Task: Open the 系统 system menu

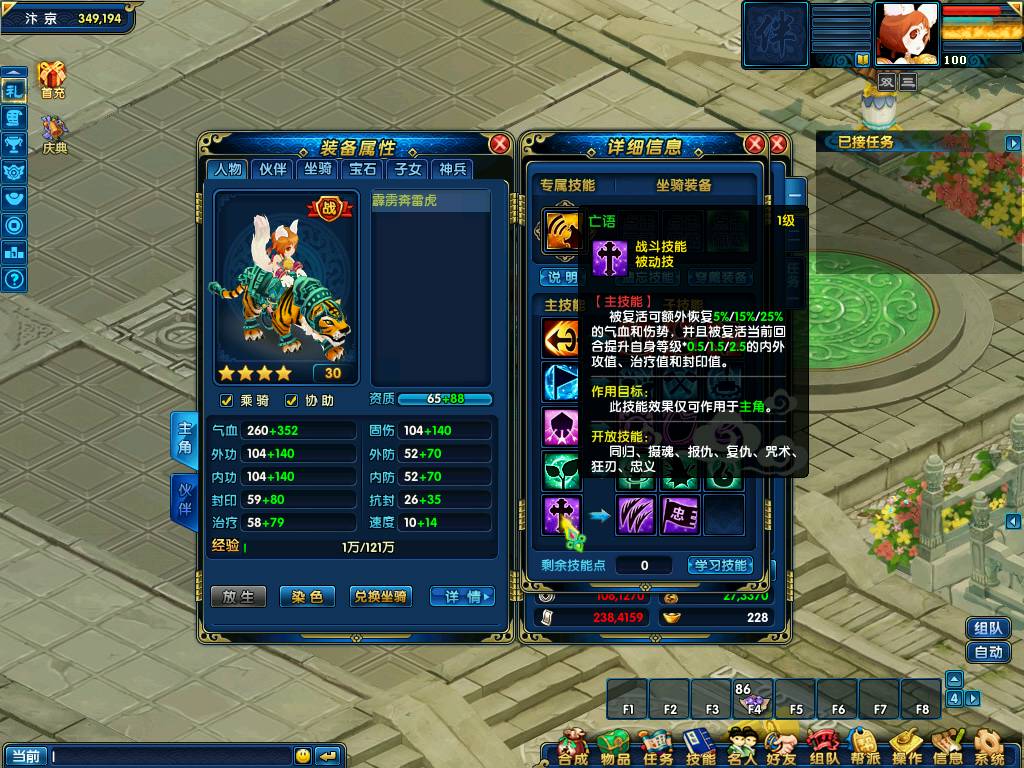Action: pyautogui.click(x=989, y=747)
